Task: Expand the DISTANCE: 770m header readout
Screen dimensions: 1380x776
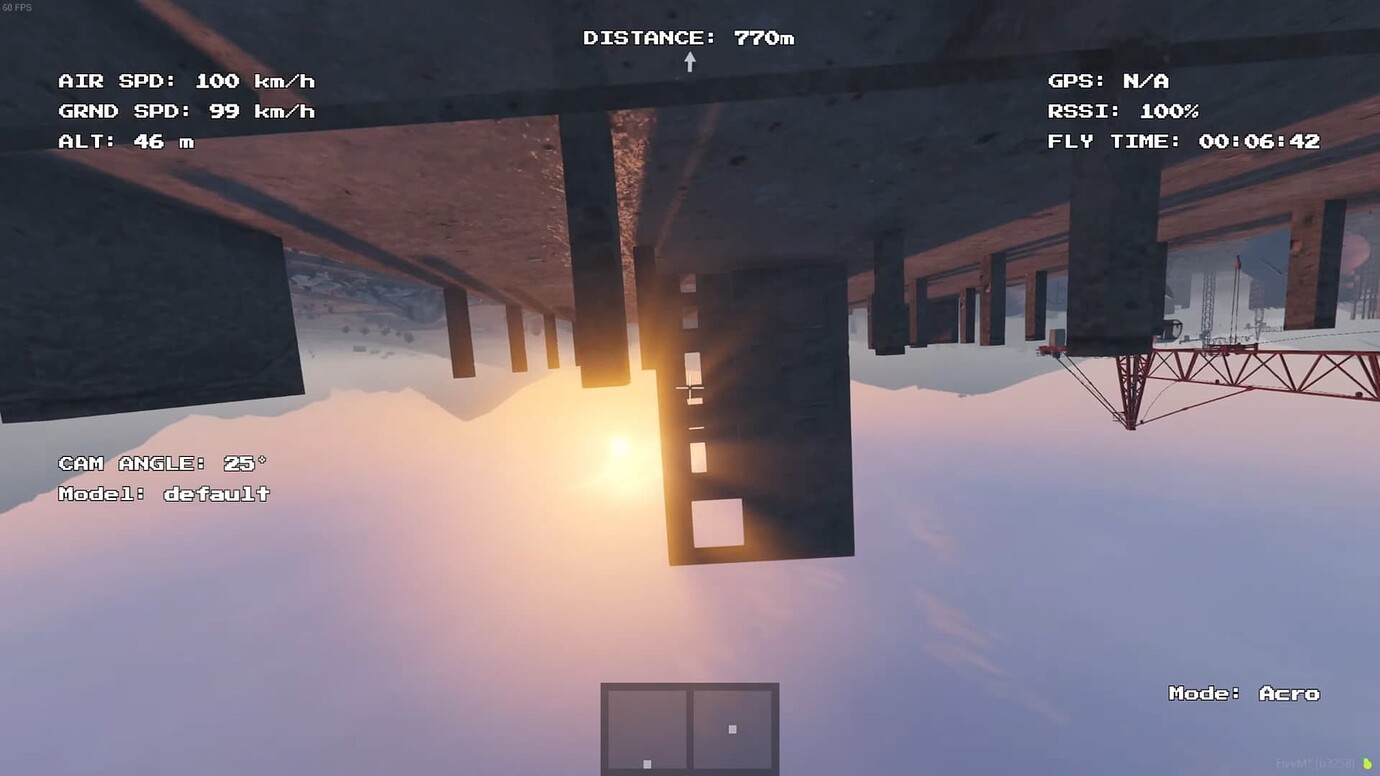Action: click(x=688, y=37)
